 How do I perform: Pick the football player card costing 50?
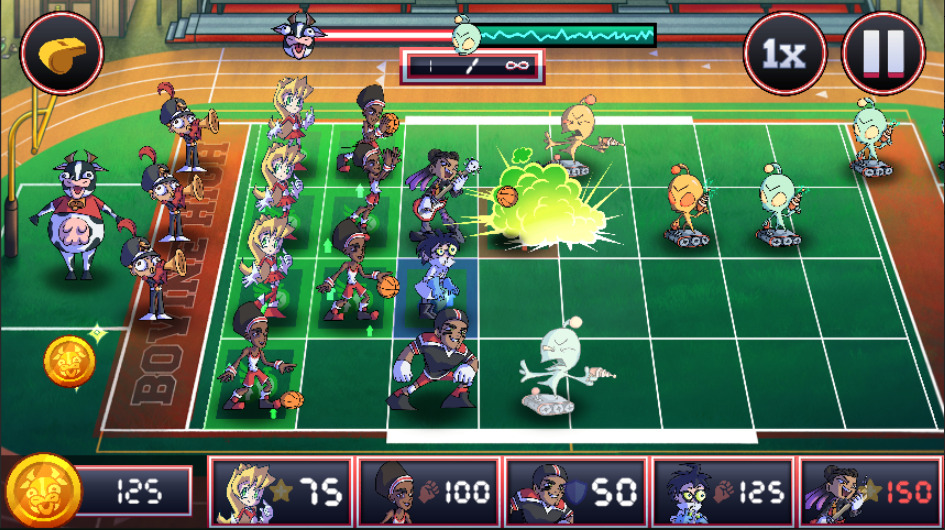coord(575,492)
